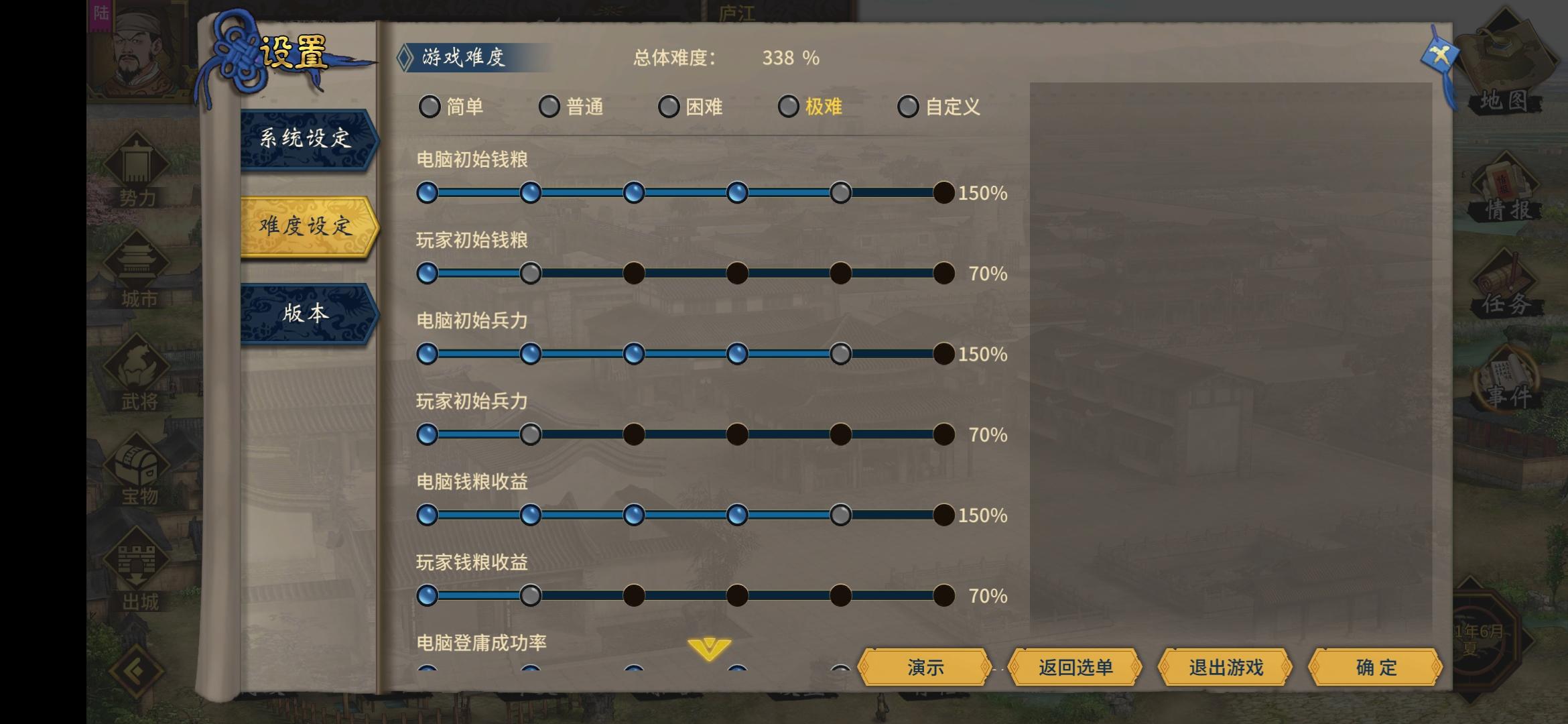Set 玩家初始钱粮 slider to maximum

coord(943,274)
